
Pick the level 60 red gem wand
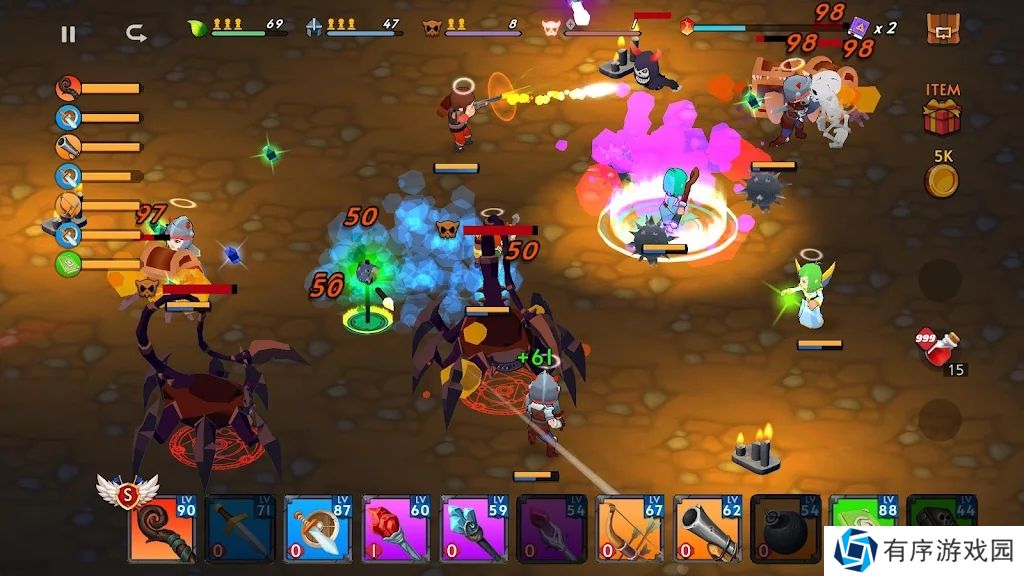397,528
